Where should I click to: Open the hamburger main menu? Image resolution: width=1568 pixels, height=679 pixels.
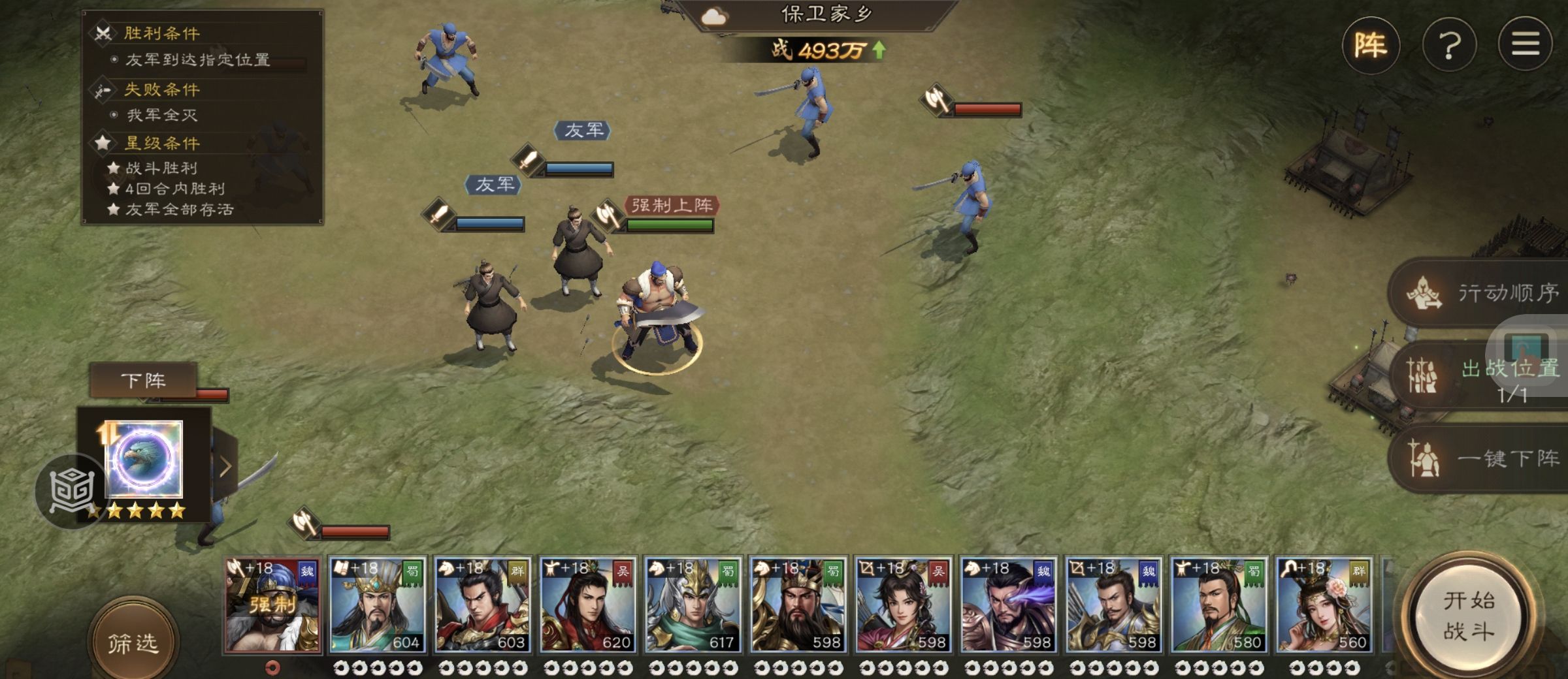1525,45
